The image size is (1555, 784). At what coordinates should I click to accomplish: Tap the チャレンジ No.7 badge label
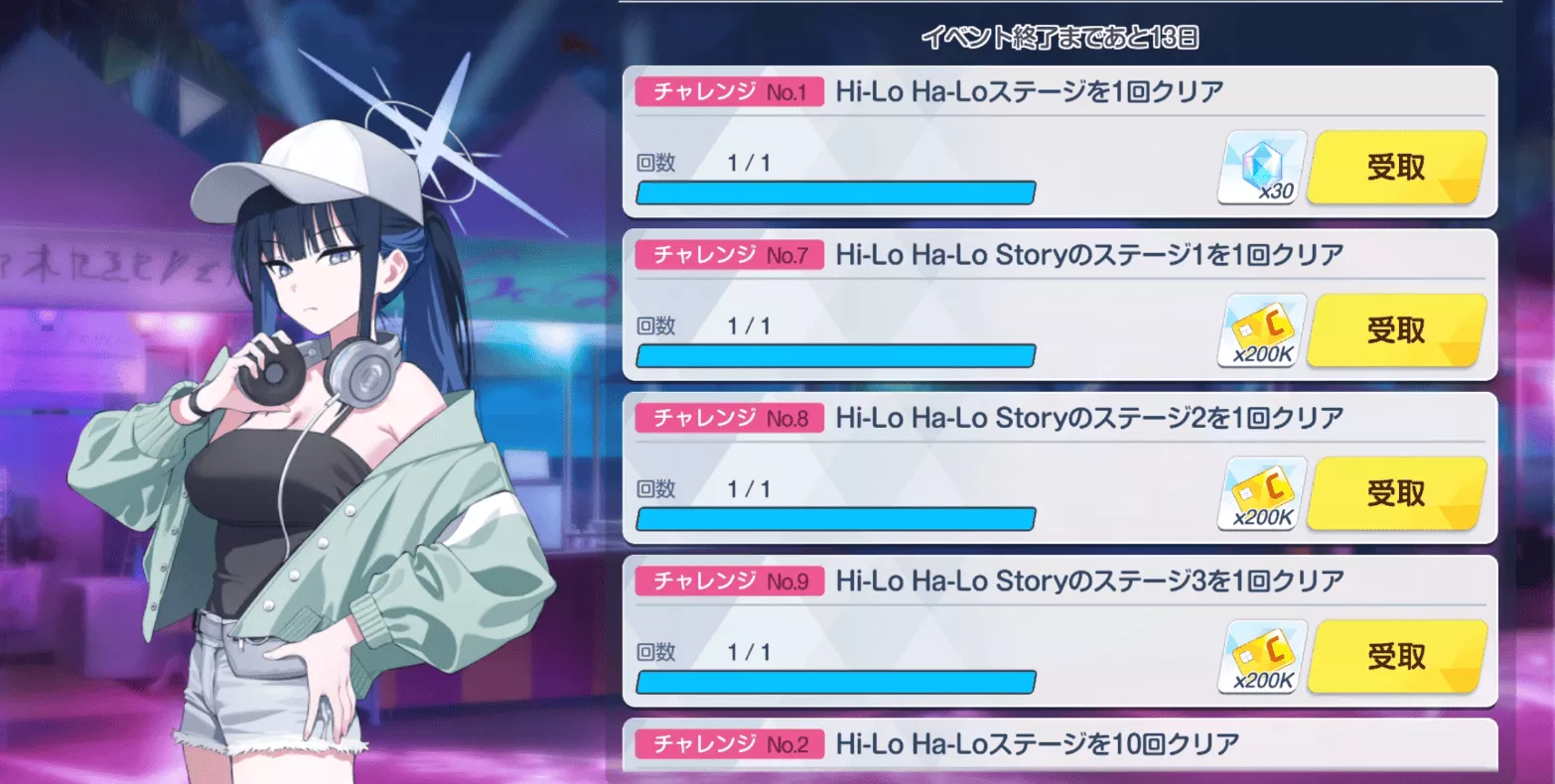tap(728, 254)
